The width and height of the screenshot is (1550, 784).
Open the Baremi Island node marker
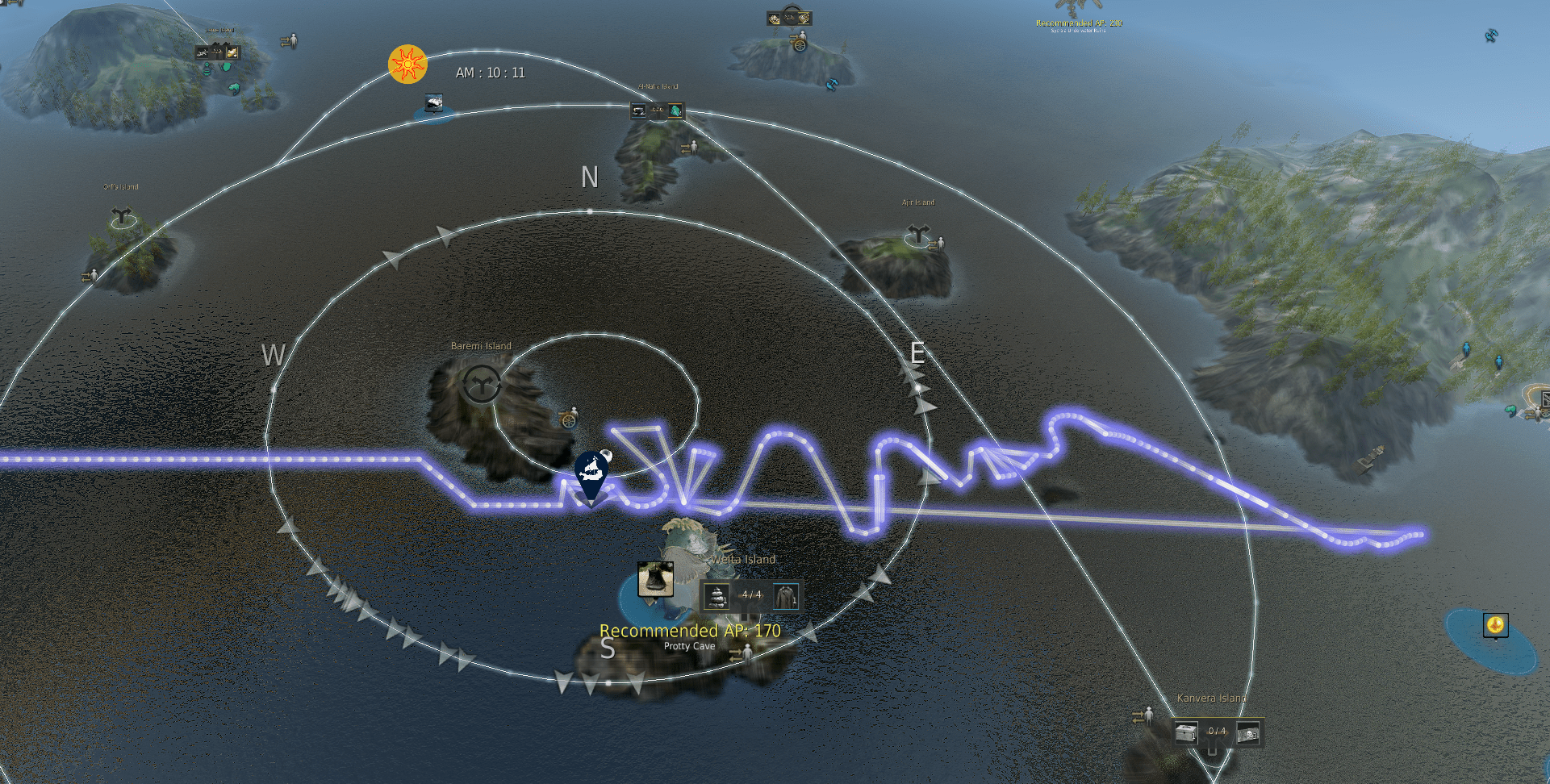click(482, 384)
